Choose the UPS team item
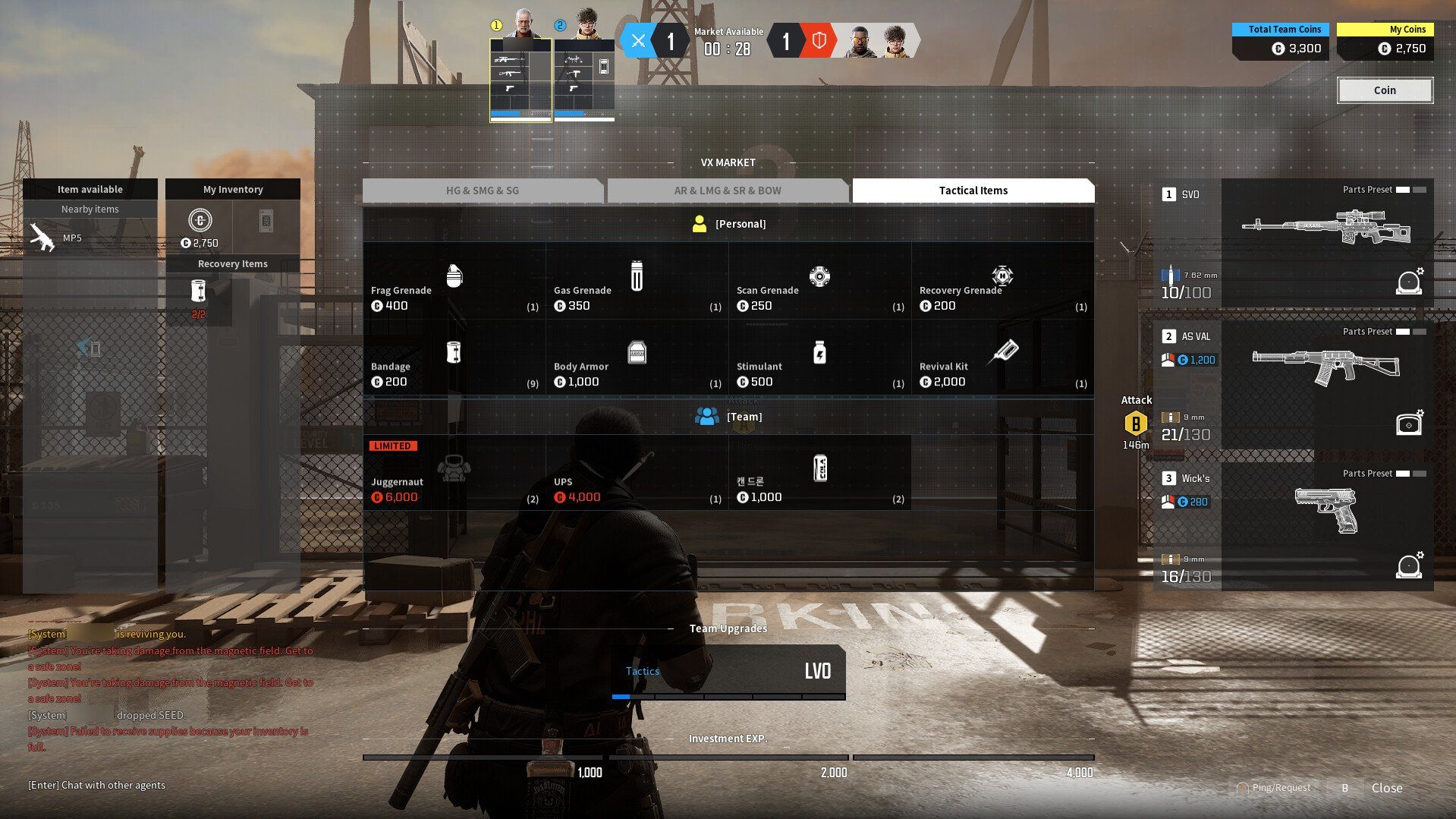This screenshot has height=819, width=1456. point(637,474)
